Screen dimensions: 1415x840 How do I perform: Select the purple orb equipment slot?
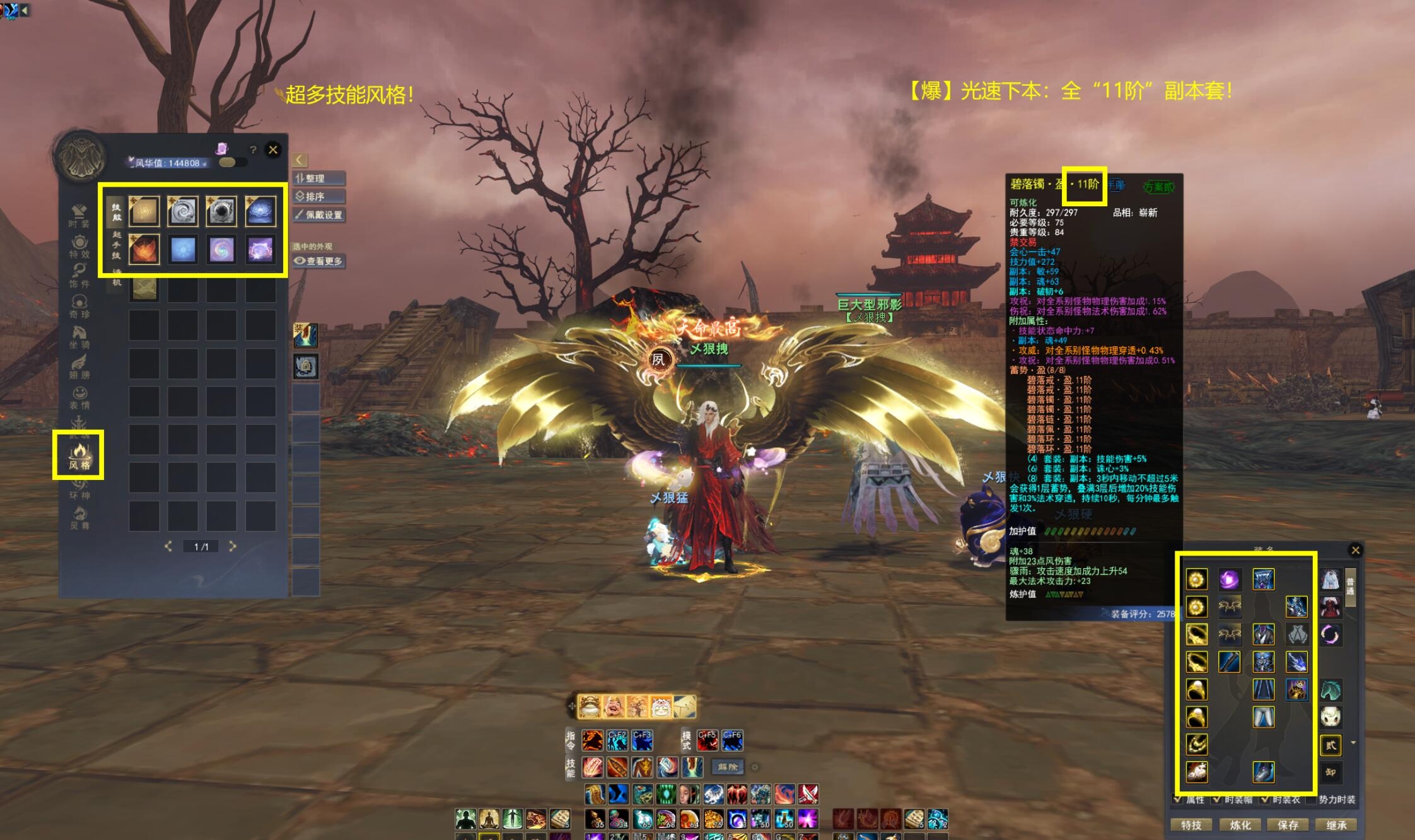pos(1229,579)
